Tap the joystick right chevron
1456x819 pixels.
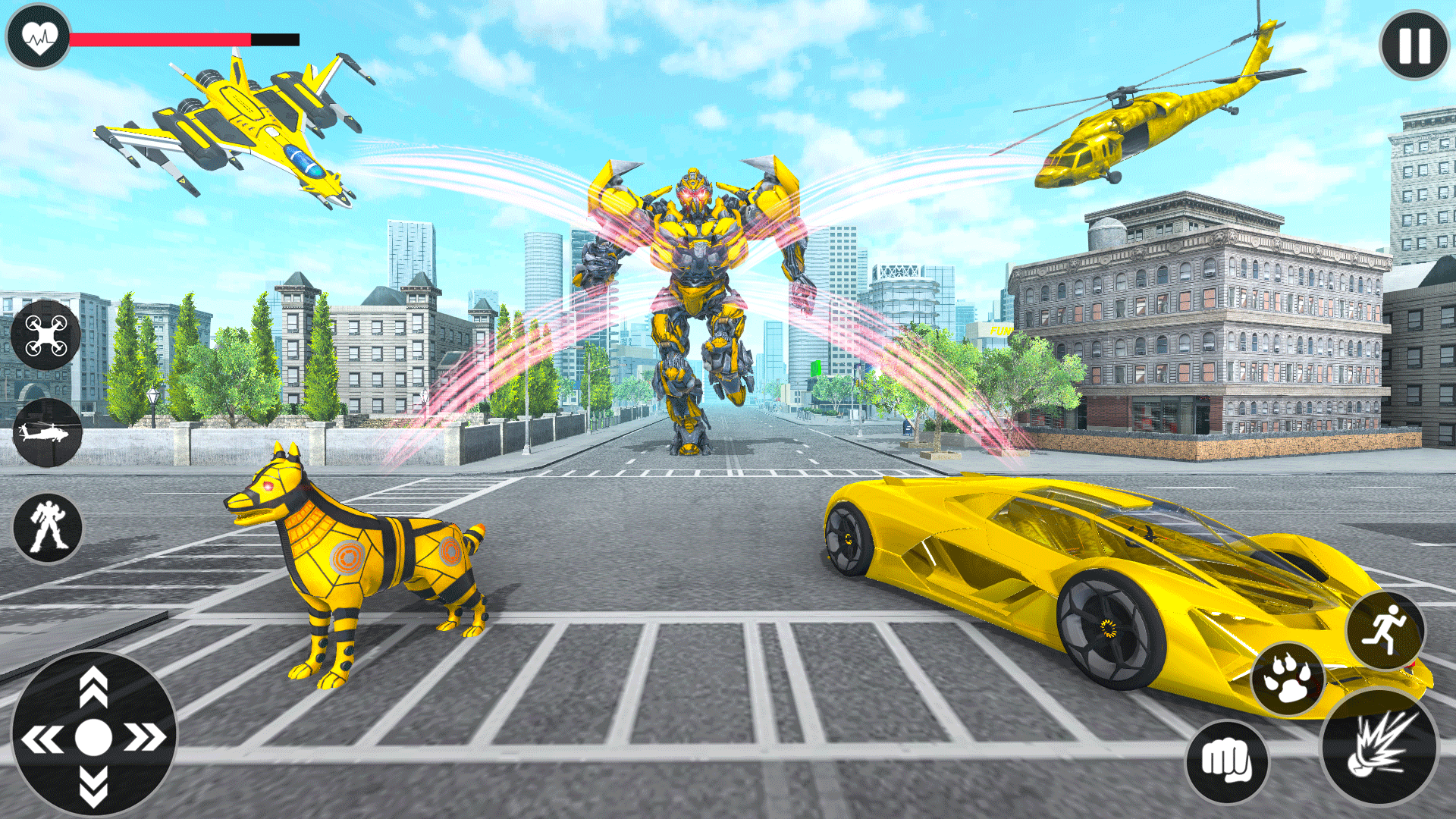coord(146,736)
